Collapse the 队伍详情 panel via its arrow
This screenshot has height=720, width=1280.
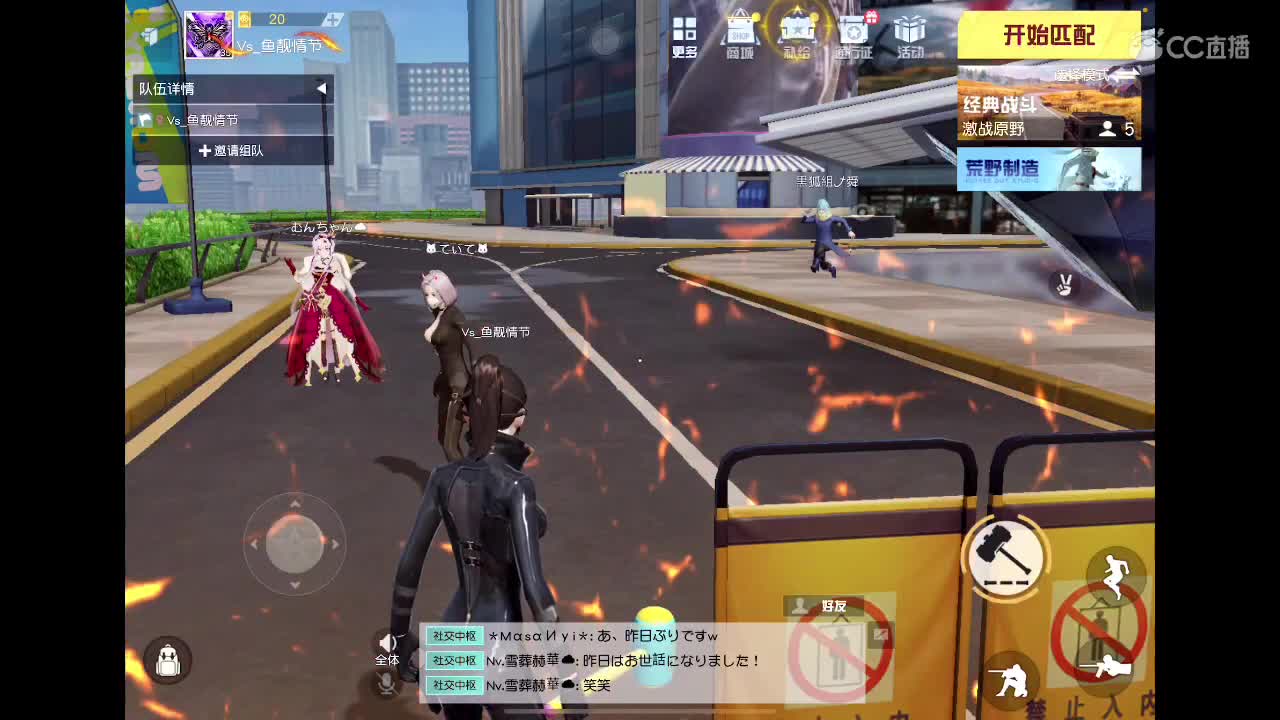319,88
